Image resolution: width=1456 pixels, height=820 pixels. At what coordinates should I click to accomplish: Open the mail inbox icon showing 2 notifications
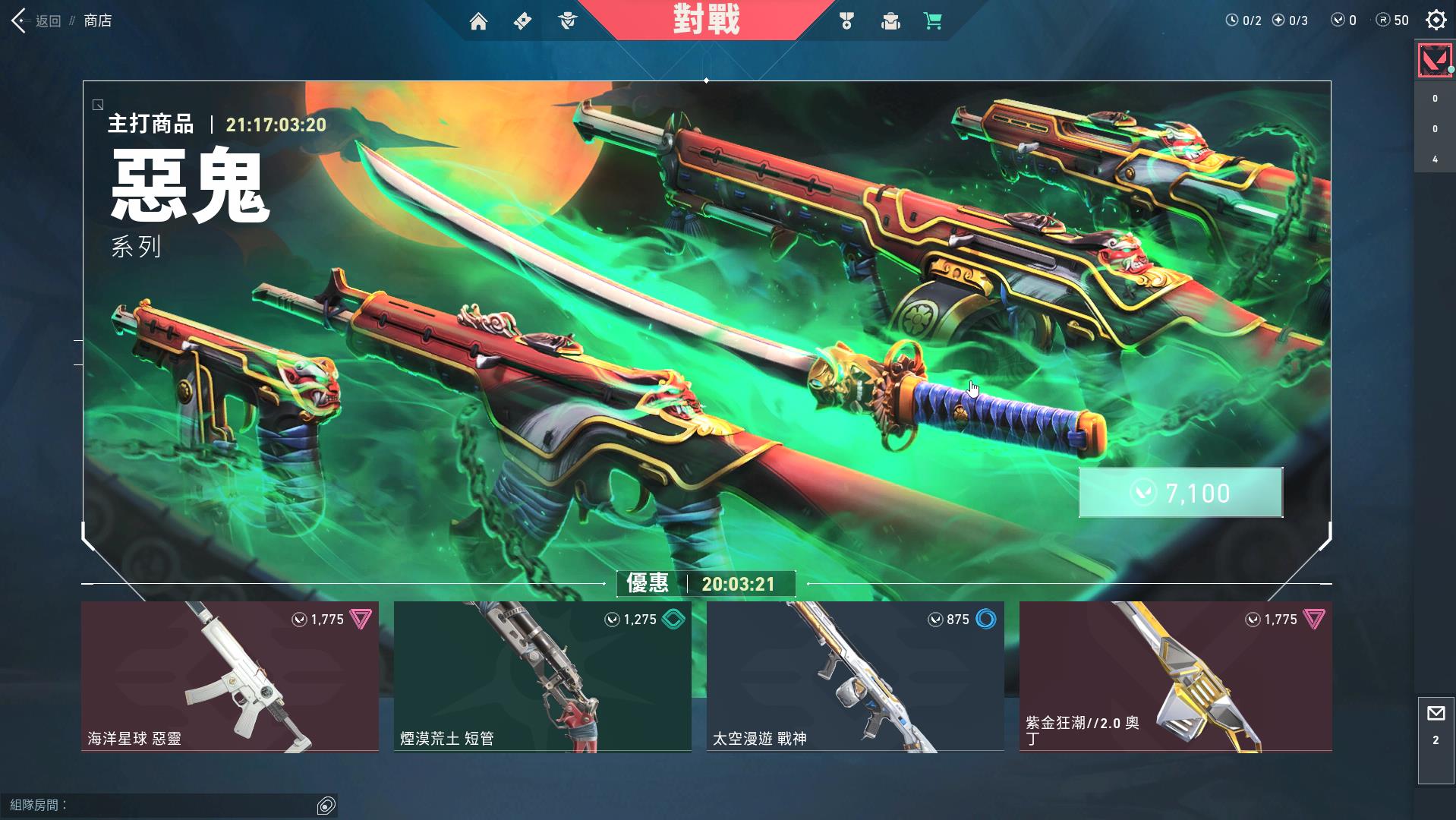(1436, 713)
